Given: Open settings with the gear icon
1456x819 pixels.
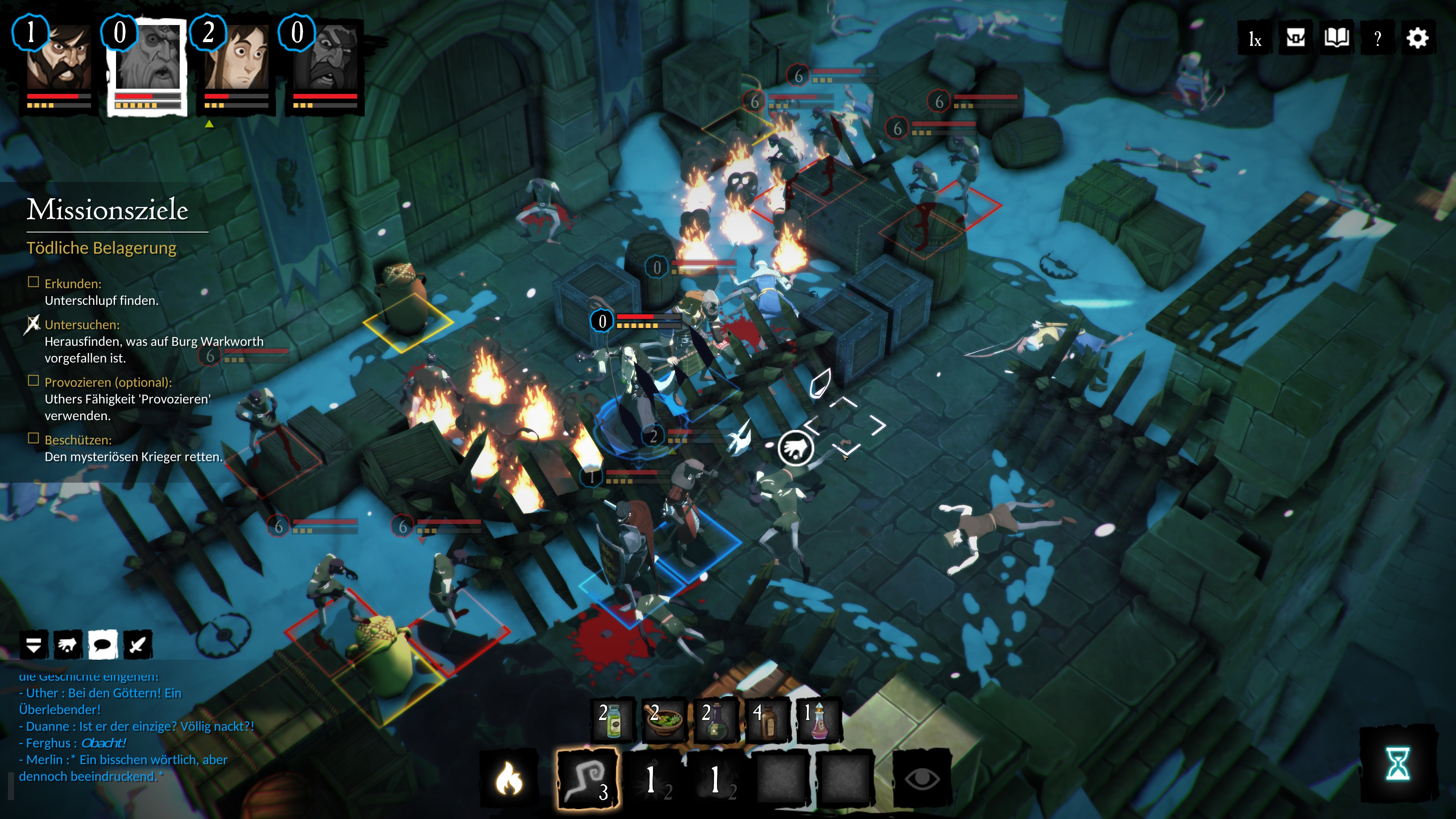Looking at the screenshot, I should (x=1418, y=39).
